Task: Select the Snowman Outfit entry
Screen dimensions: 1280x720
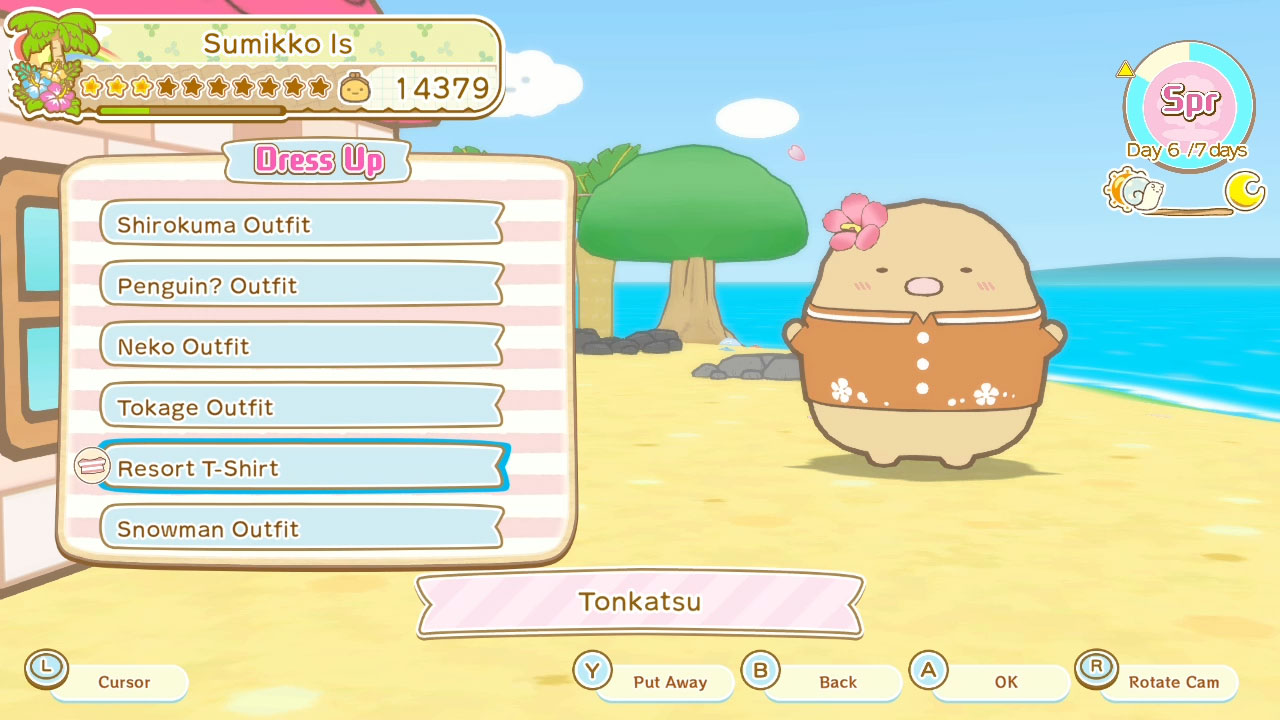Action: point(300,529)
